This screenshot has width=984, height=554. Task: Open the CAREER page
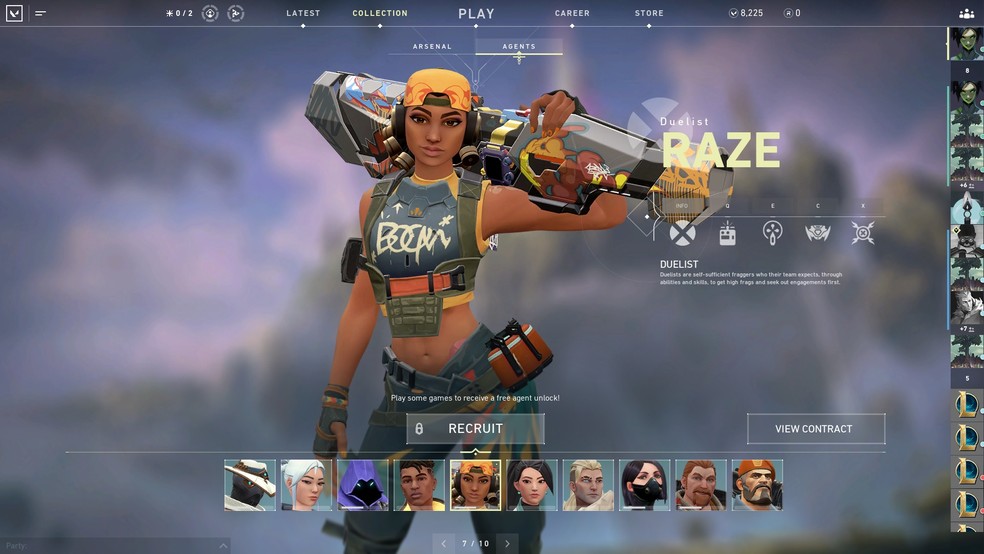click(x=572, y=14)
